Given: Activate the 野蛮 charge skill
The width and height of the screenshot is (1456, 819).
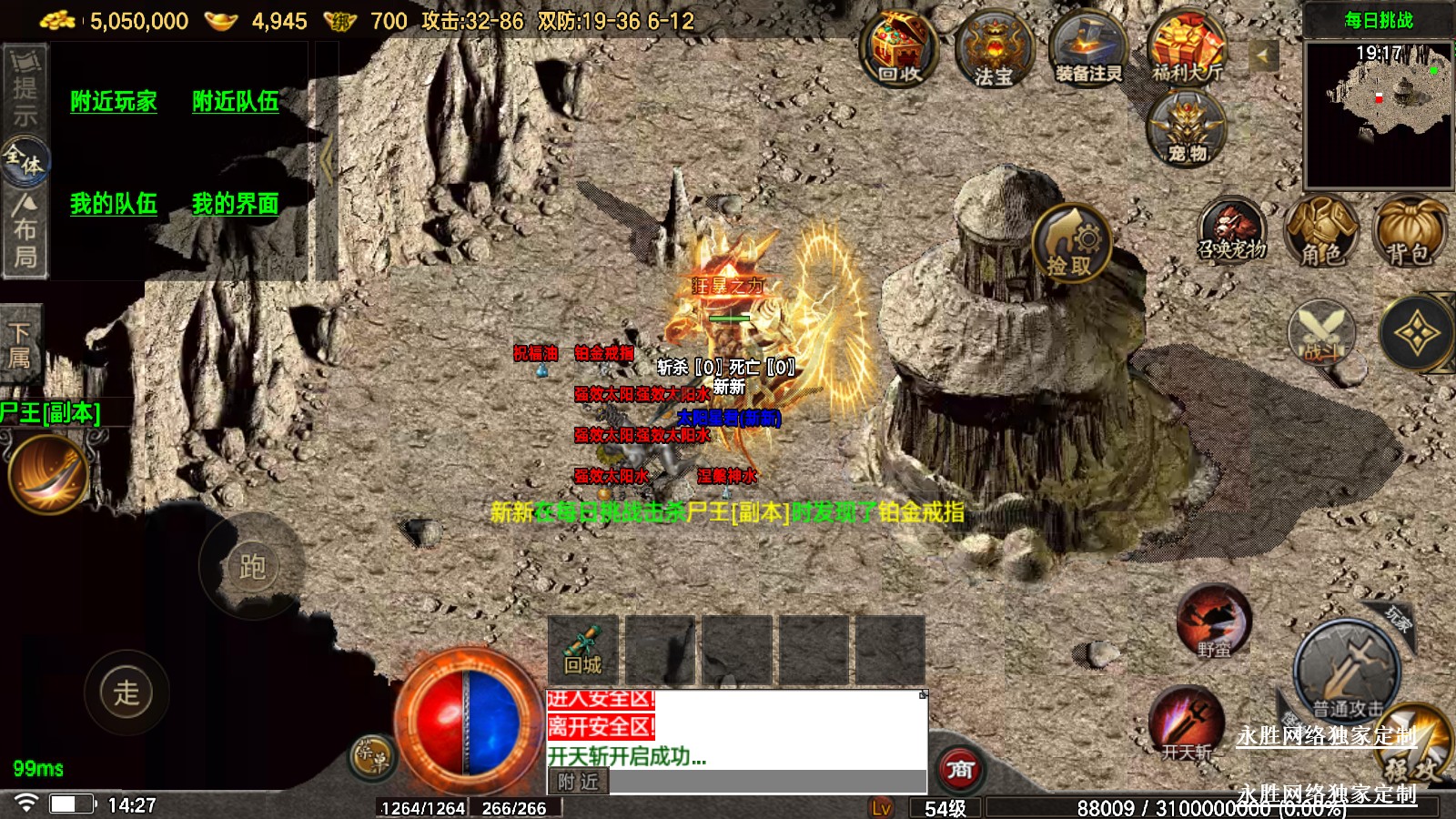Looking at the screenshot, I should (x=1214, y=622).
